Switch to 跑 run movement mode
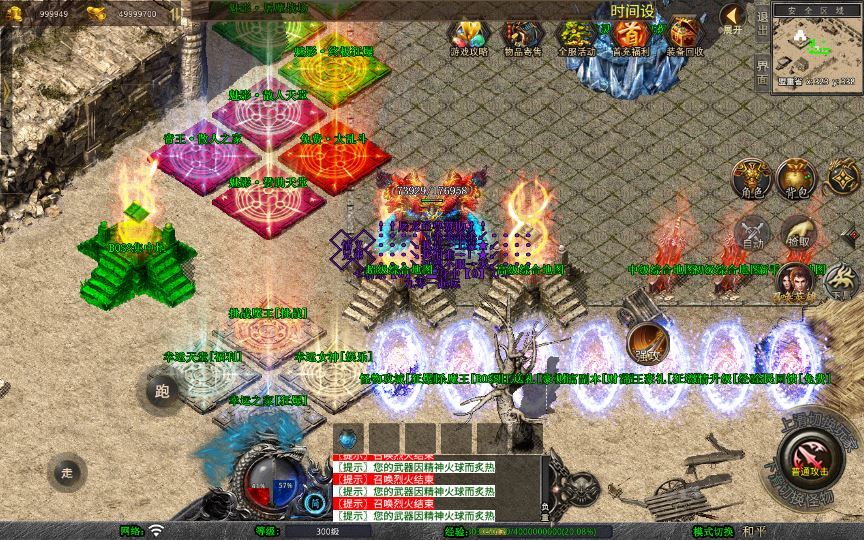Viewport: 864px width, 540px height. [162, 391]
